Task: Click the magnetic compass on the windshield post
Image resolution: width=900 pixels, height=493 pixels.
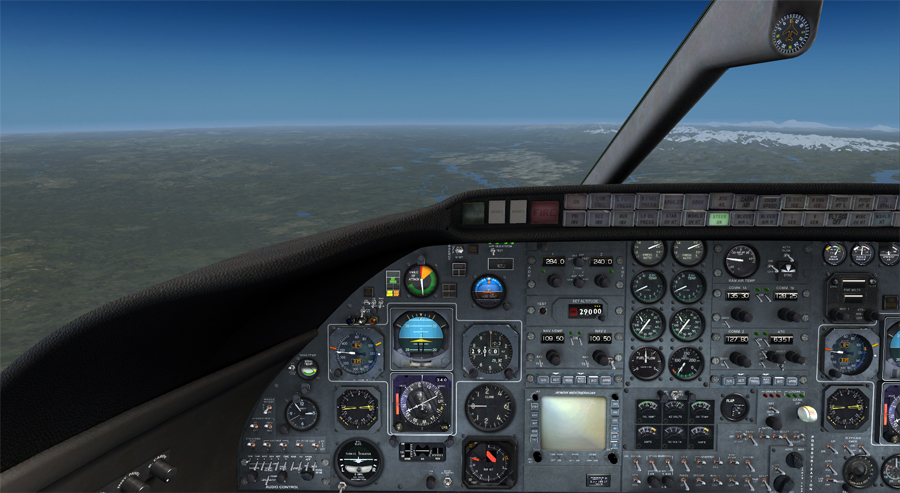Action: pyautogui.click(x=791, y=33)
